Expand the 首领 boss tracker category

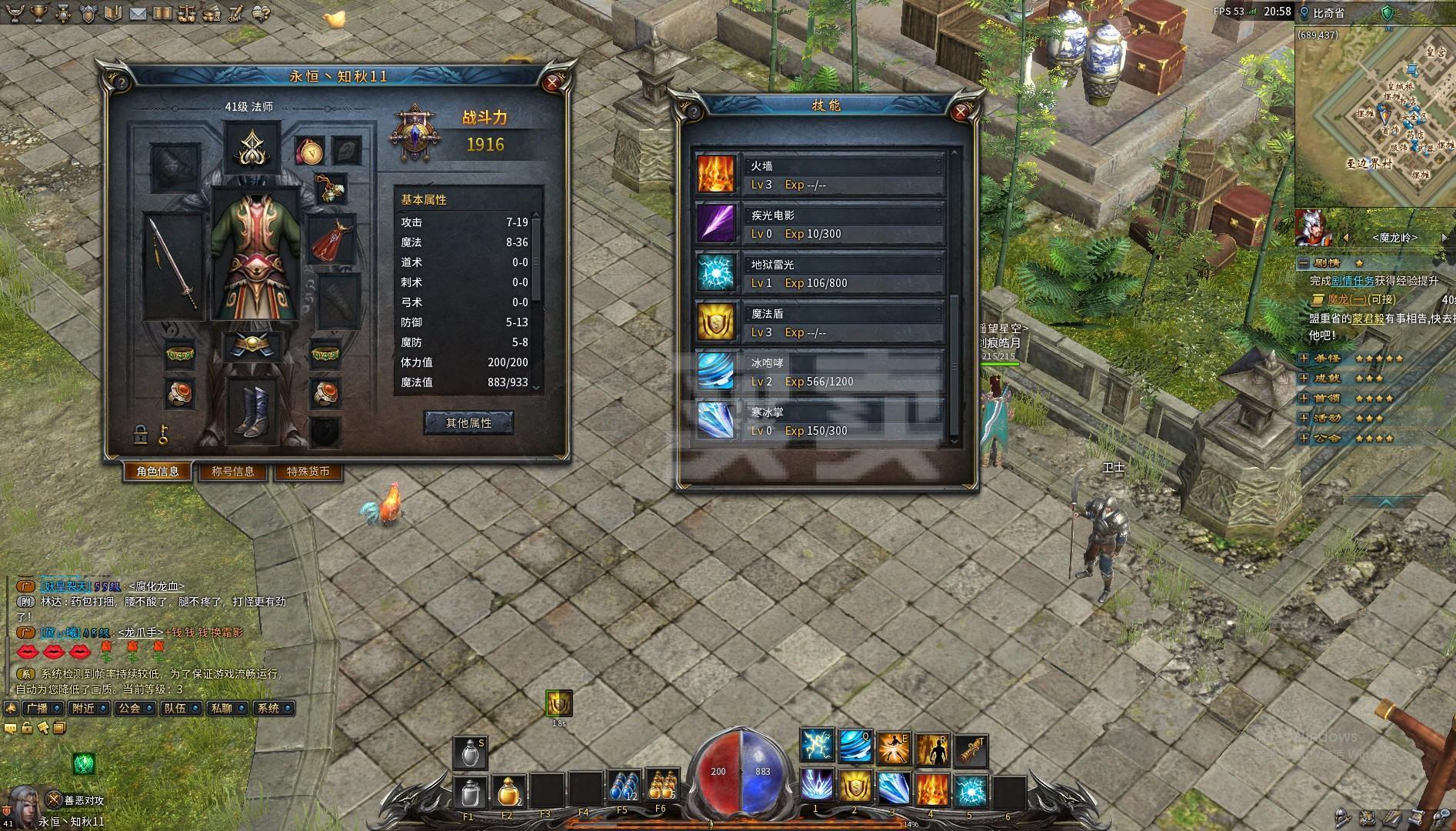coord(1304,399)
